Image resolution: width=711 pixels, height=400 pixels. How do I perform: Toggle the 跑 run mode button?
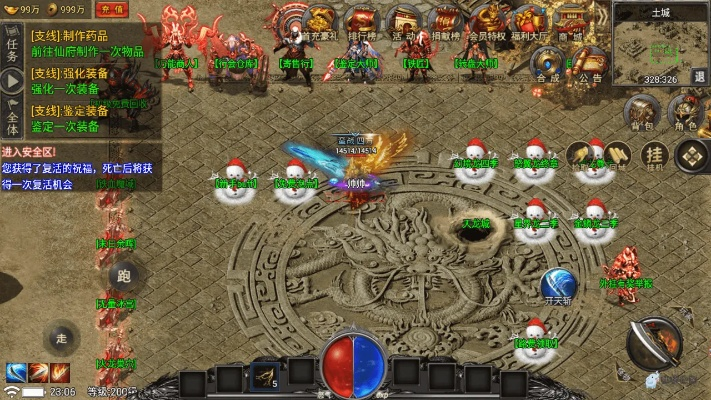124,276
